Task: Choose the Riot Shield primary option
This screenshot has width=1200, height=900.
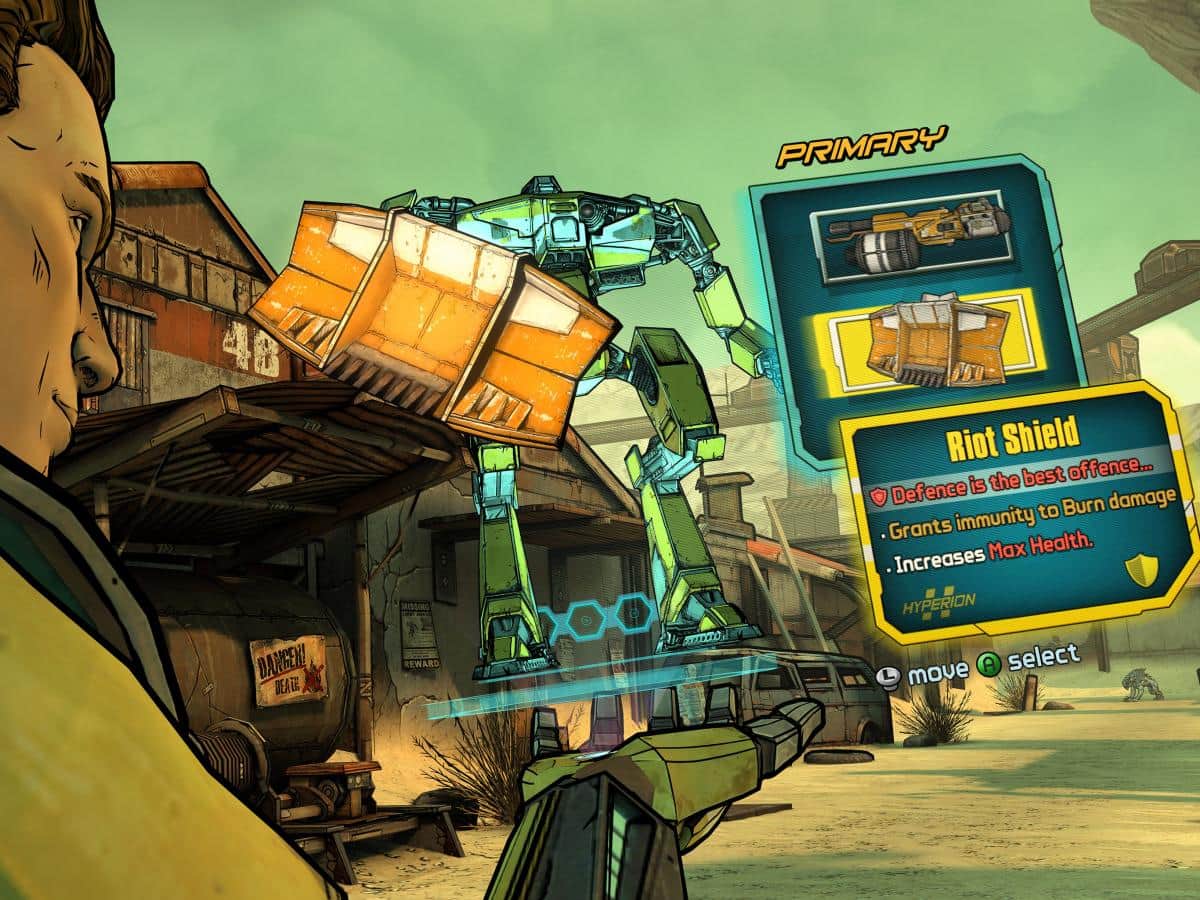Action: (927, 341)
